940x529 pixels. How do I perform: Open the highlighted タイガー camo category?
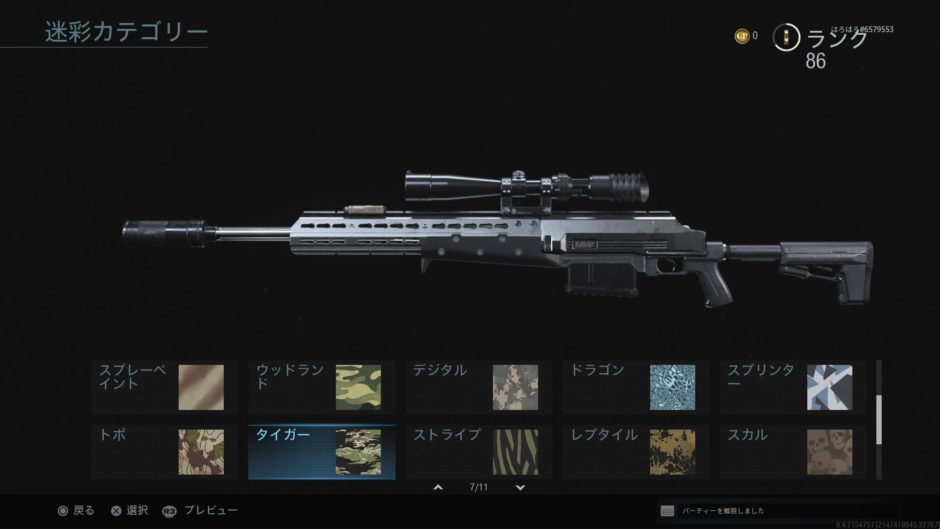322,452
